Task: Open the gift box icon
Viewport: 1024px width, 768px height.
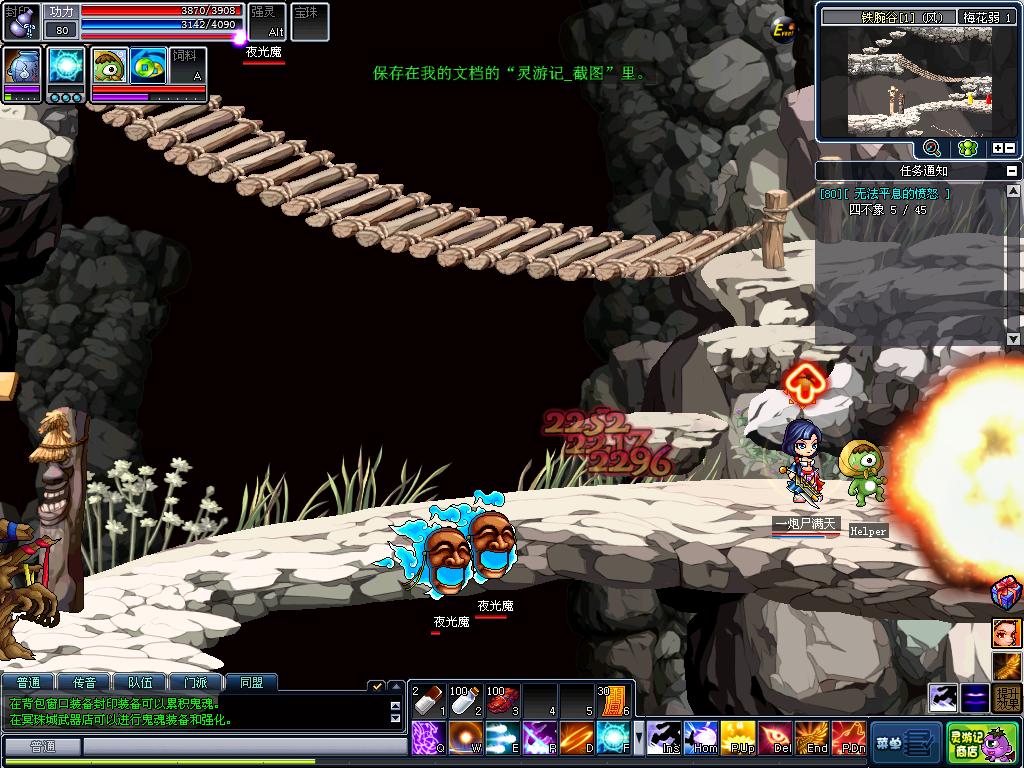Action: 1006,591
